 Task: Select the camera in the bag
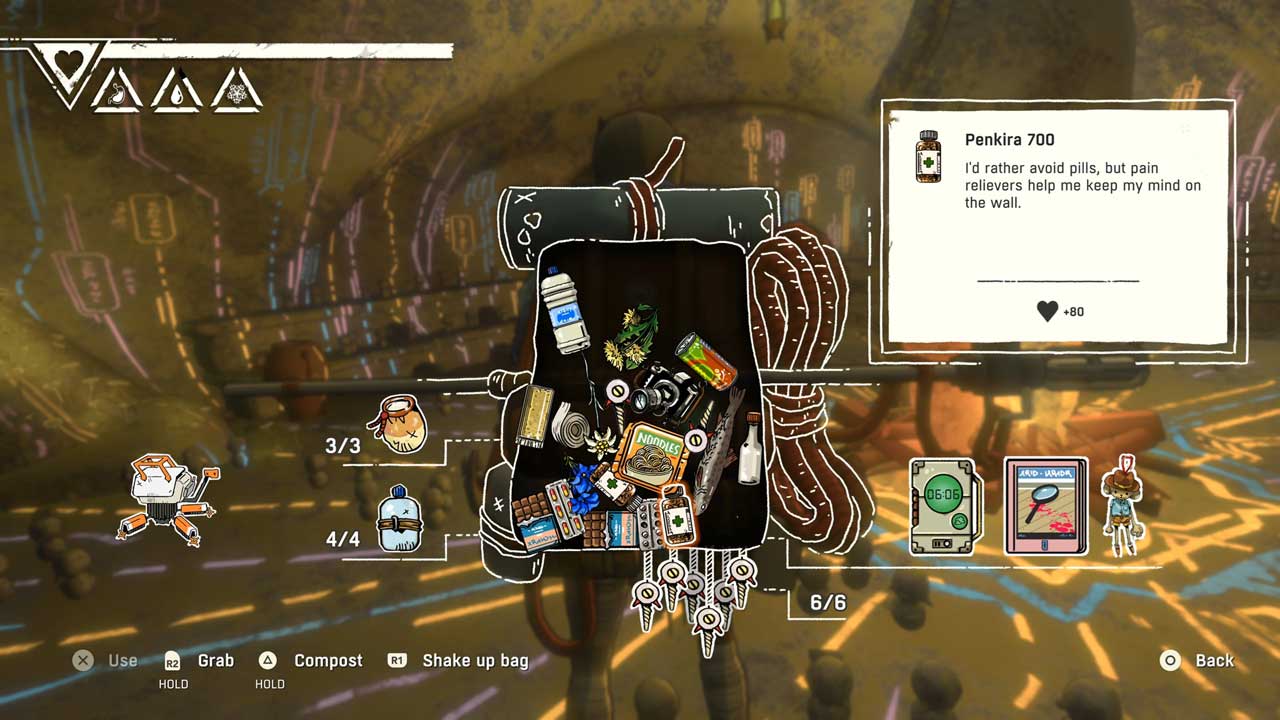[x=664, y=391]
